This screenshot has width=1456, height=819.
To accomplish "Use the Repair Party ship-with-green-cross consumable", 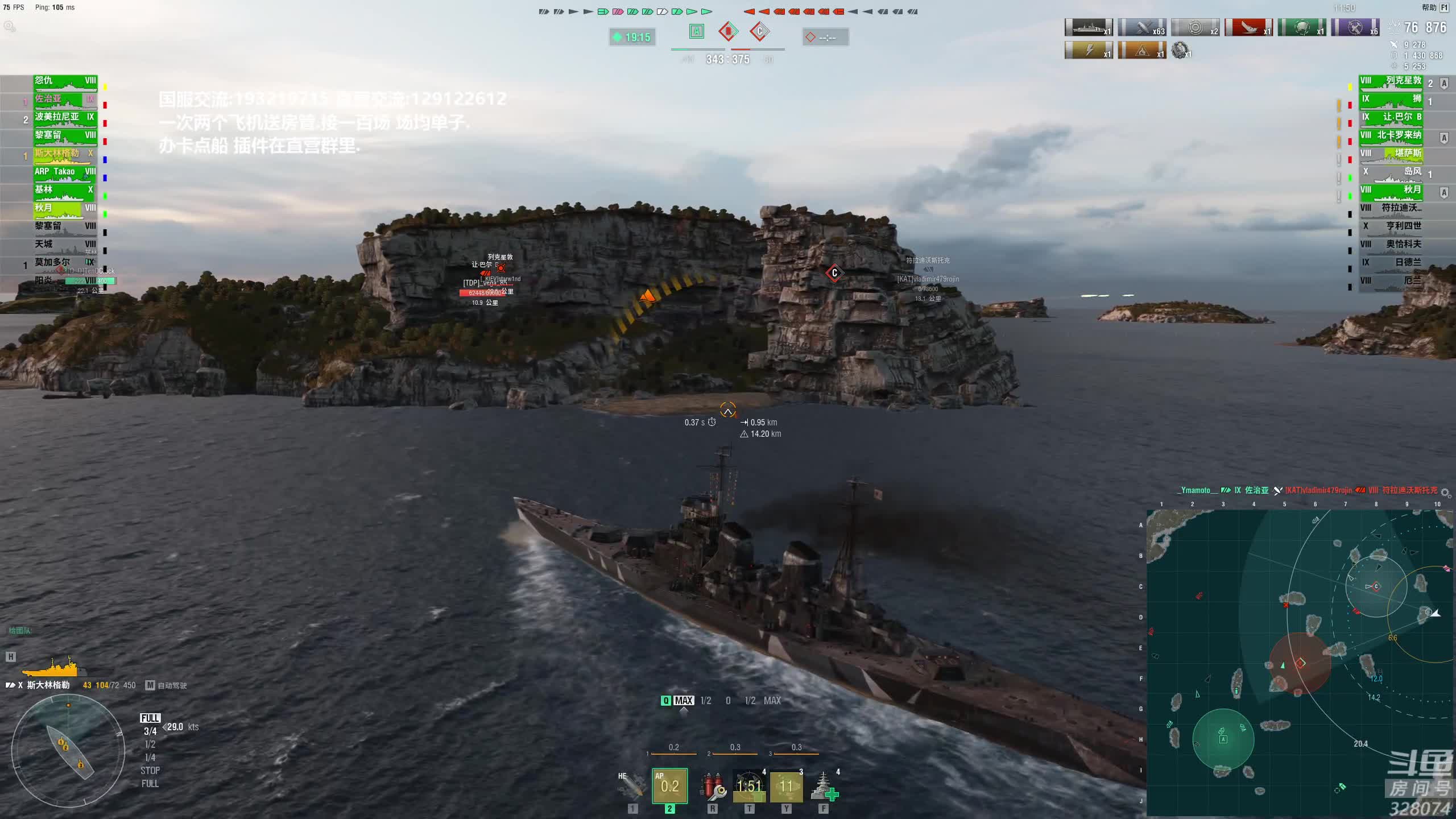I will point(823,785).
